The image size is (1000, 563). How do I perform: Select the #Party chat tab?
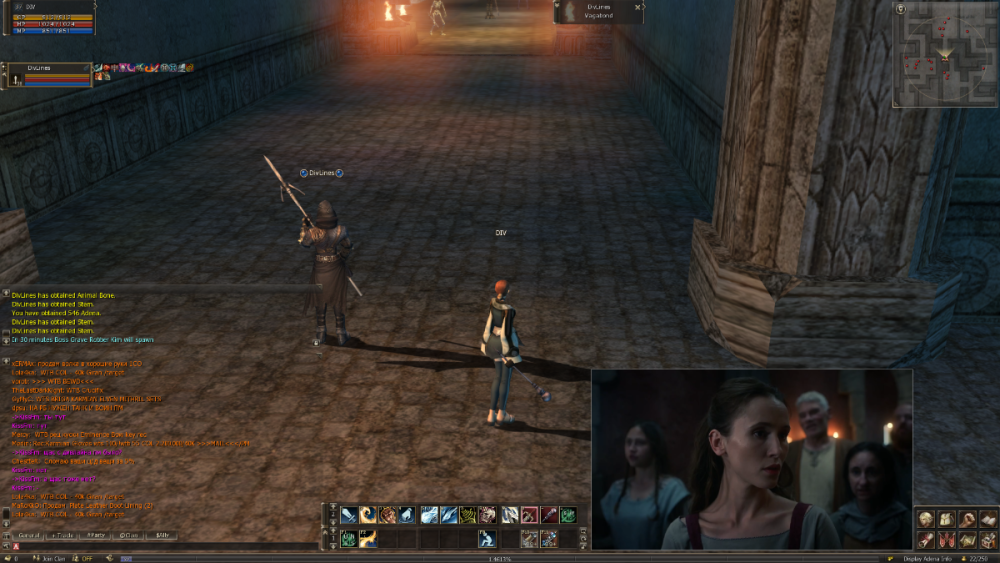(x=96, y=536)
